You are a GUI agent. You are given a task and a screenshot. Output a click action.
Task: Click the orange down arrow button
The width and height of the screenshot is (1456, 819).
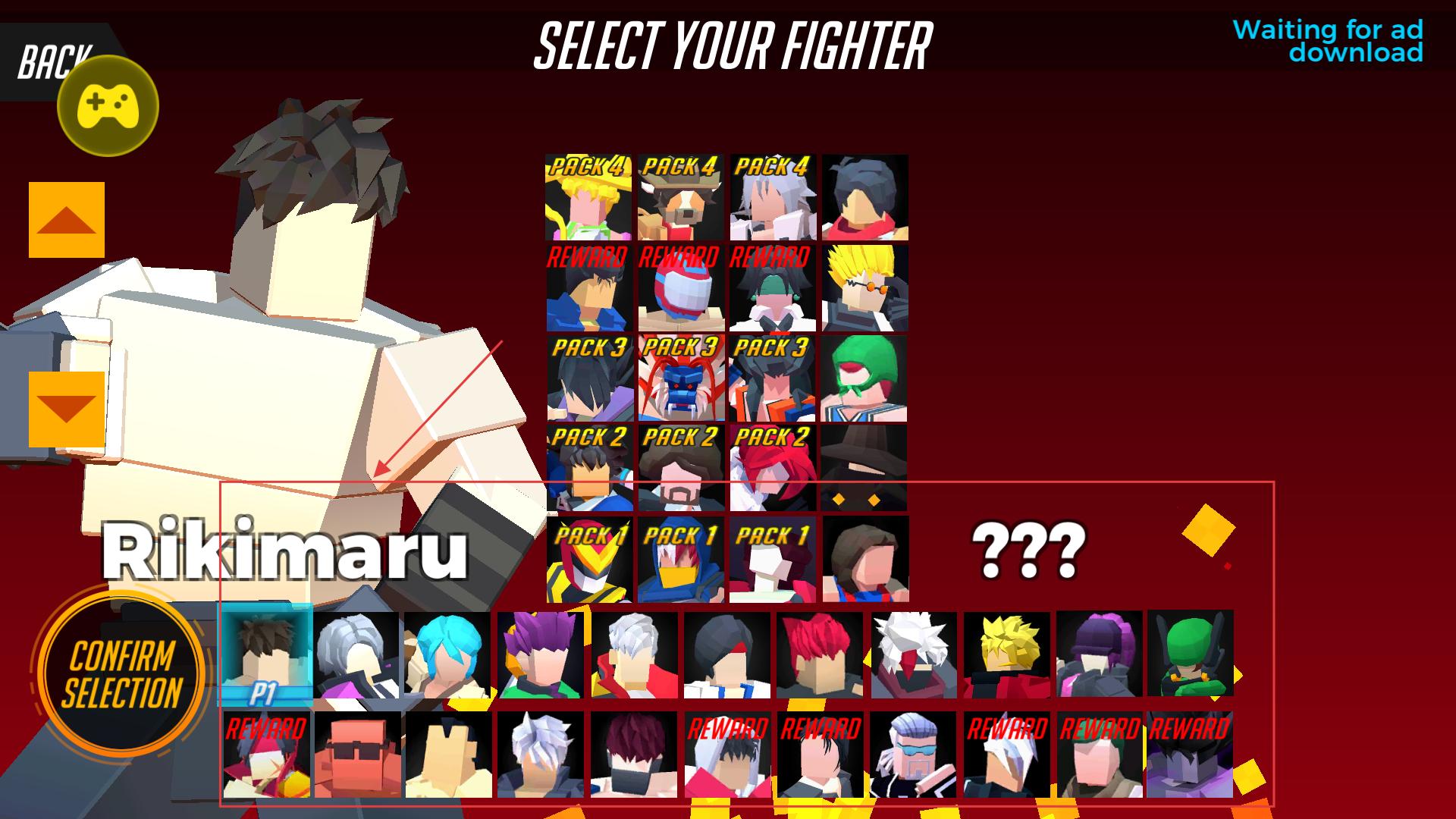[x=67, y=409]
